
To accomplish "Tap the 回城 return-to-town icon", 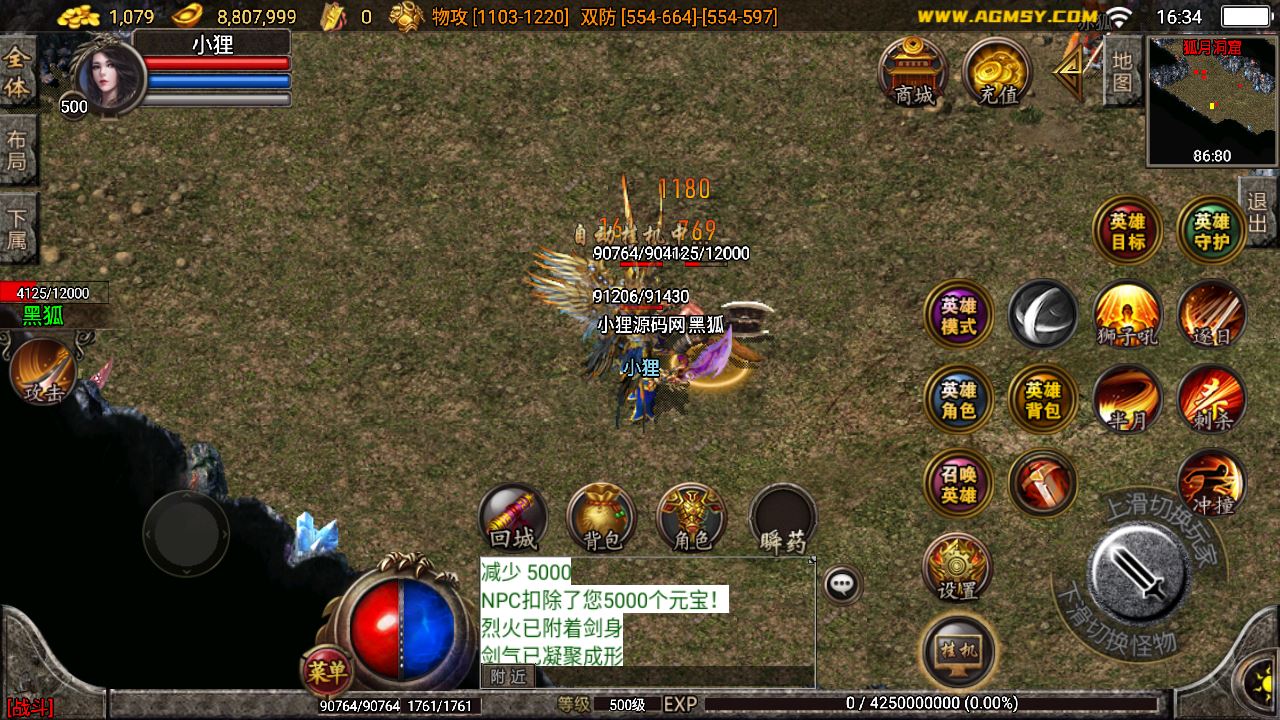I will coord(513,518).
